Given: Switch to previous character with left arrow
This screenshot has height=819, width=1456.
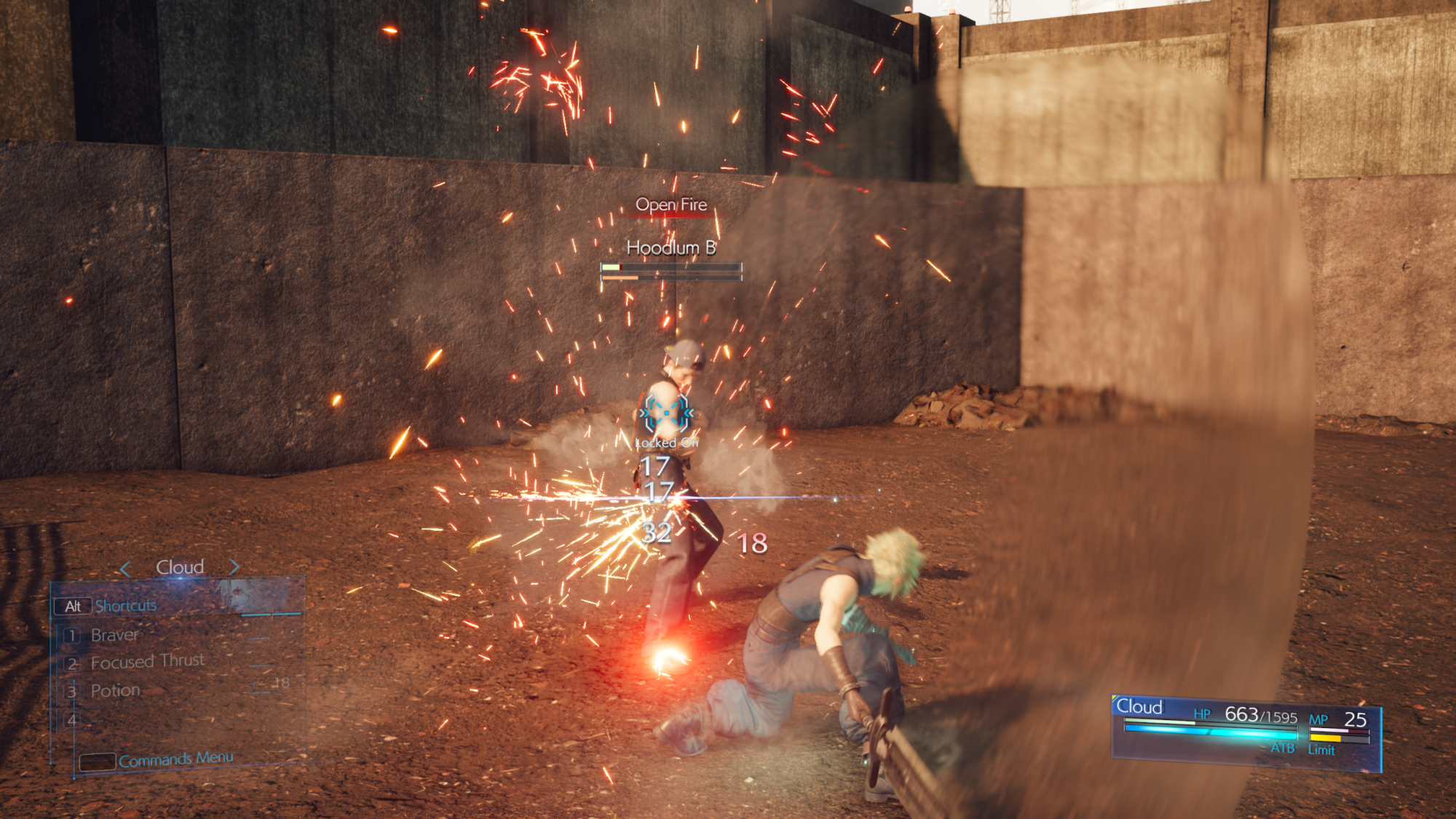Looking at the screenshot, I should [125, 568].
